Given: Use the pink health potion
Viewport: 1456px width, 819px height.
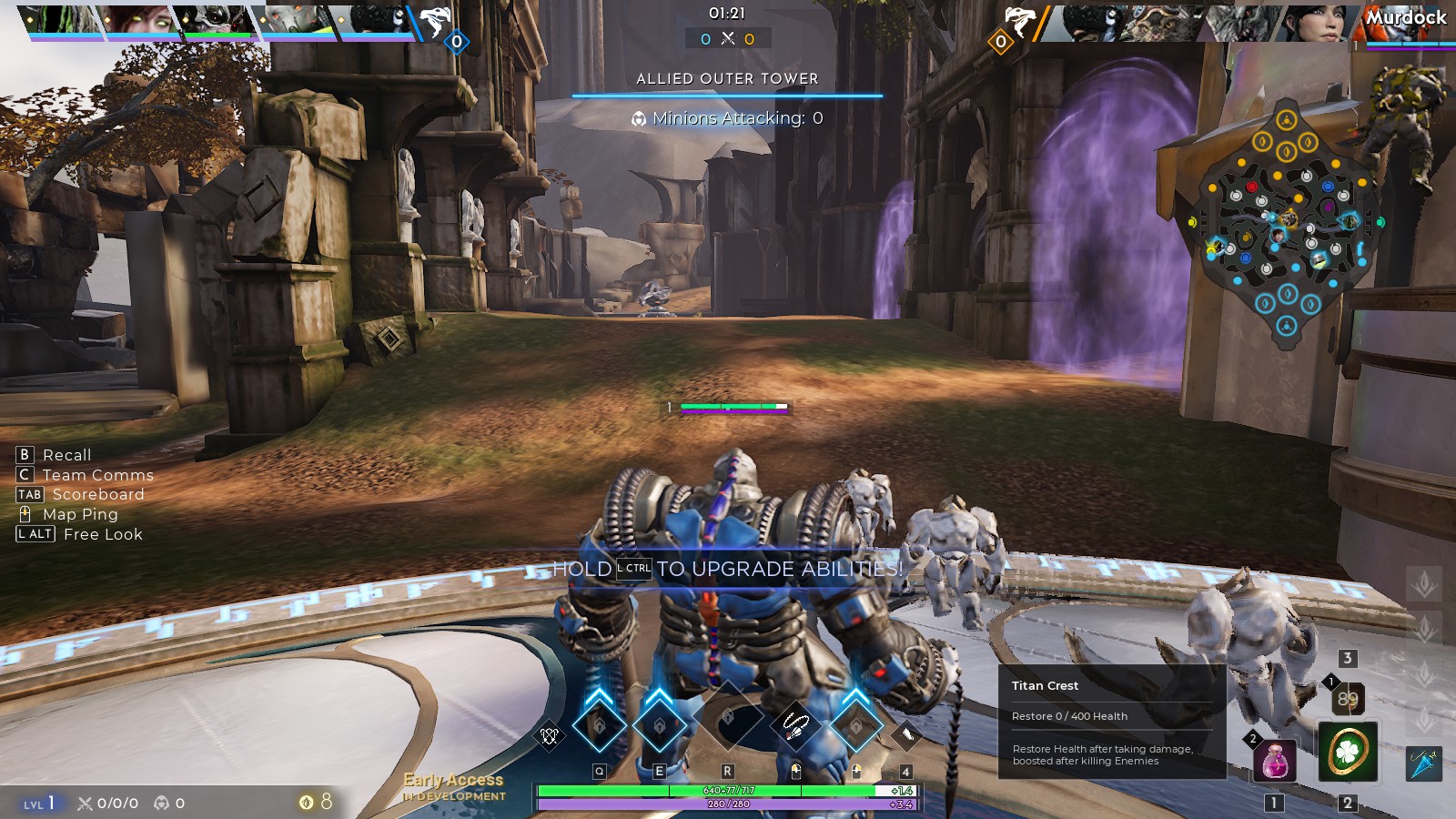Looking at the screenshot, I should 1275,760.
